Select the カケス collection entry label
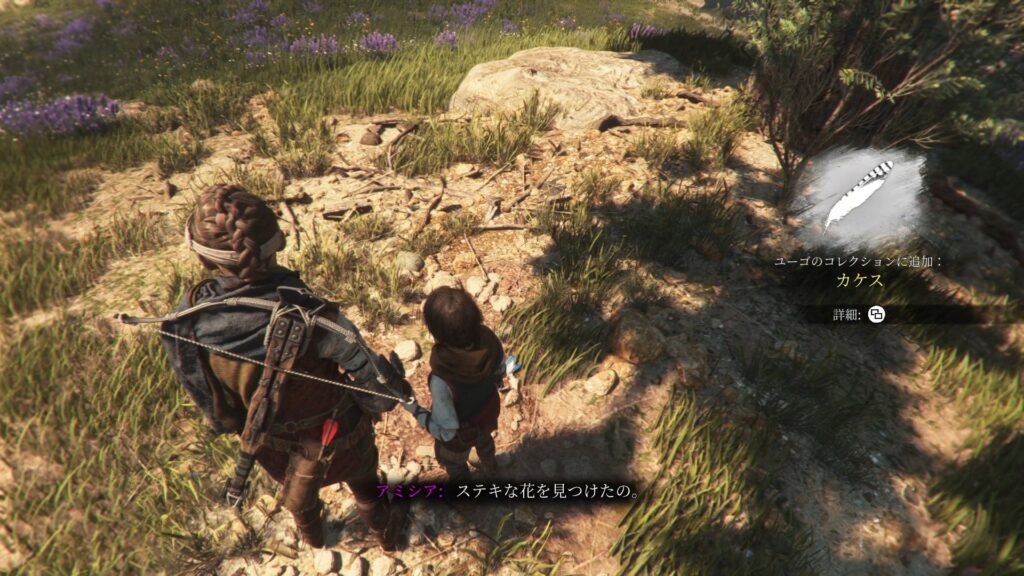Screen dimensions: 1024x576 pyautogui.click(x=859, y=281)
